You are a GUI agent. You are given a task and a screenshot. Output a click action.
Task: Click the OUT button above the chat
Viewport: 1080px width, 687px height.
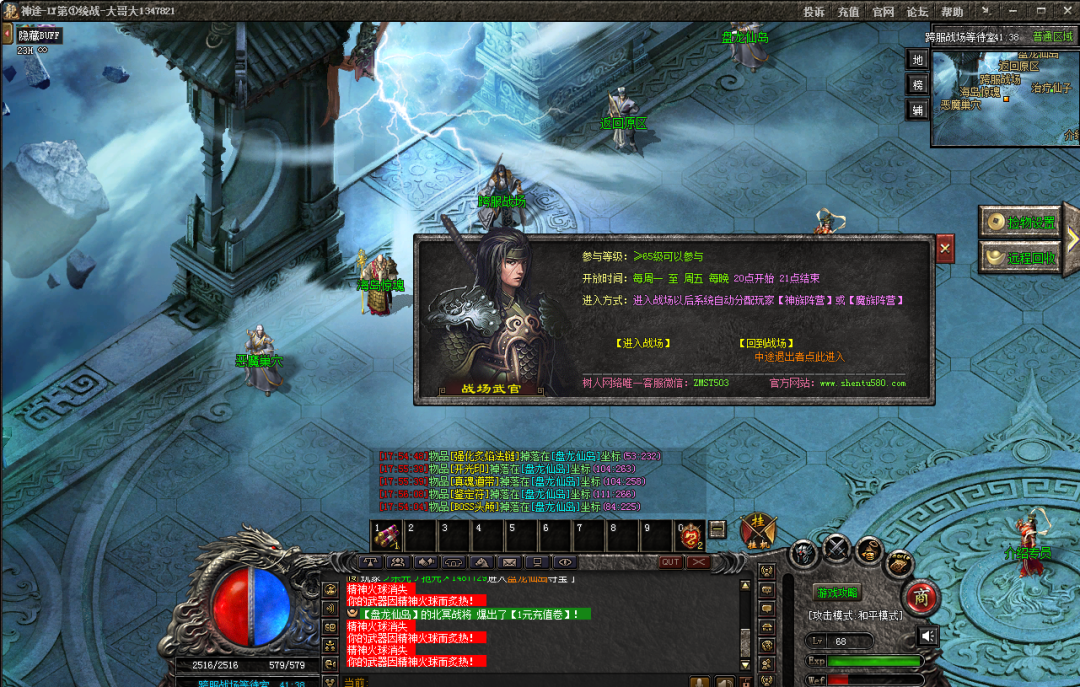(x=670, y=562)
